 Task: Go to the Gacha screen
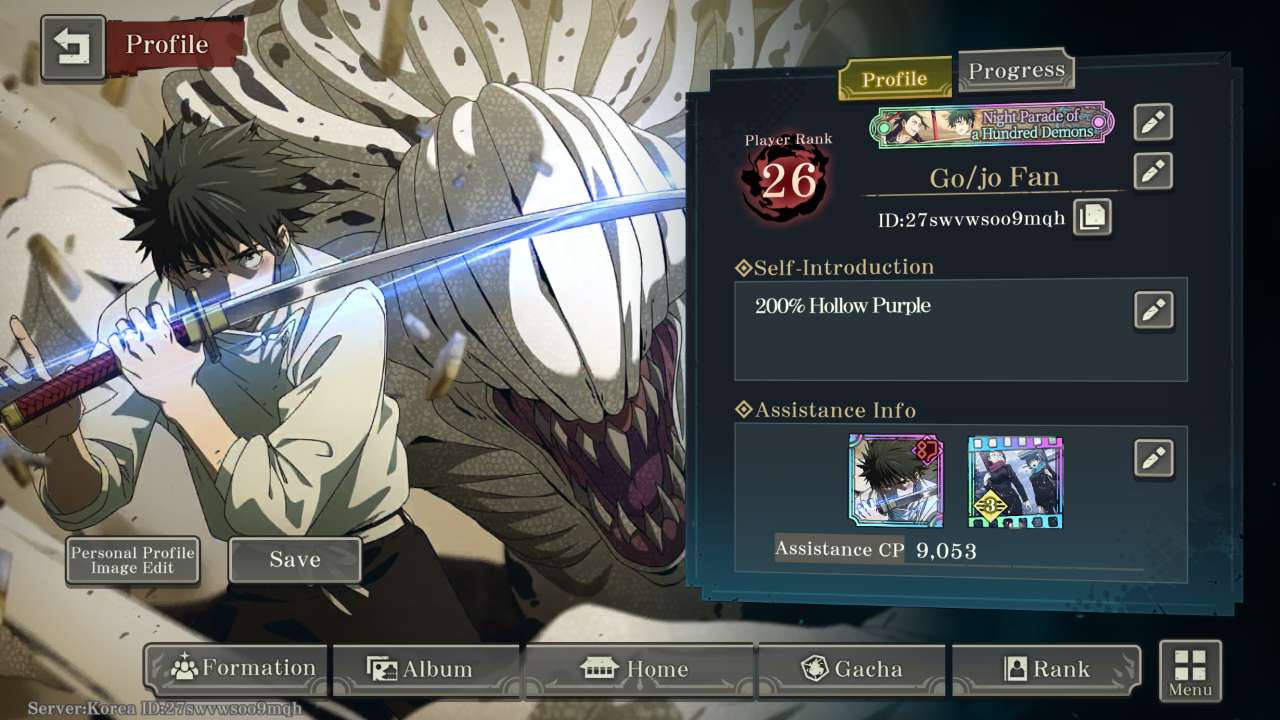852,669
